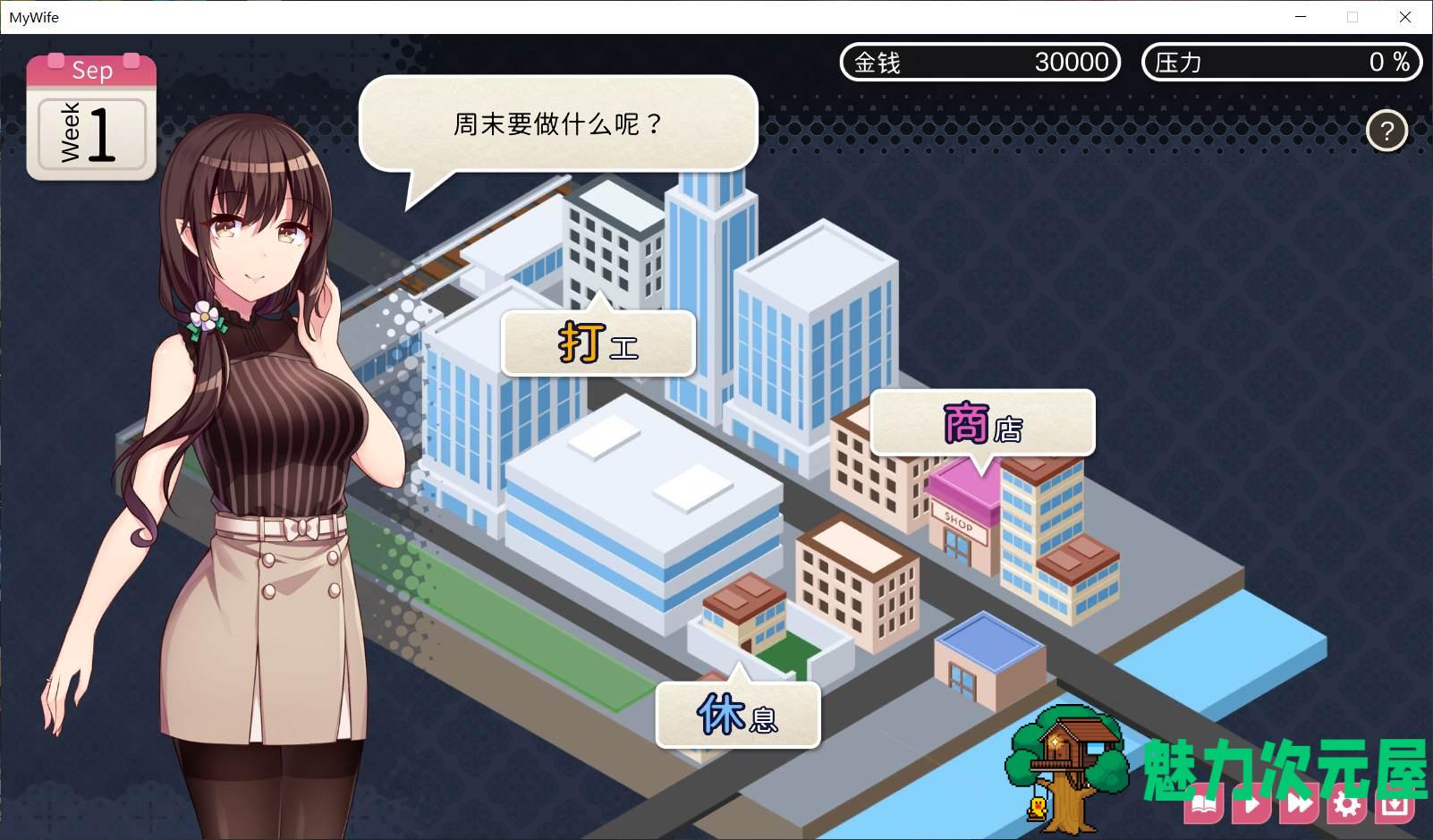Open the settings gear icon
This screenshot has width=1433, height=840.
pyautogui.click(x=1346, y=803)
